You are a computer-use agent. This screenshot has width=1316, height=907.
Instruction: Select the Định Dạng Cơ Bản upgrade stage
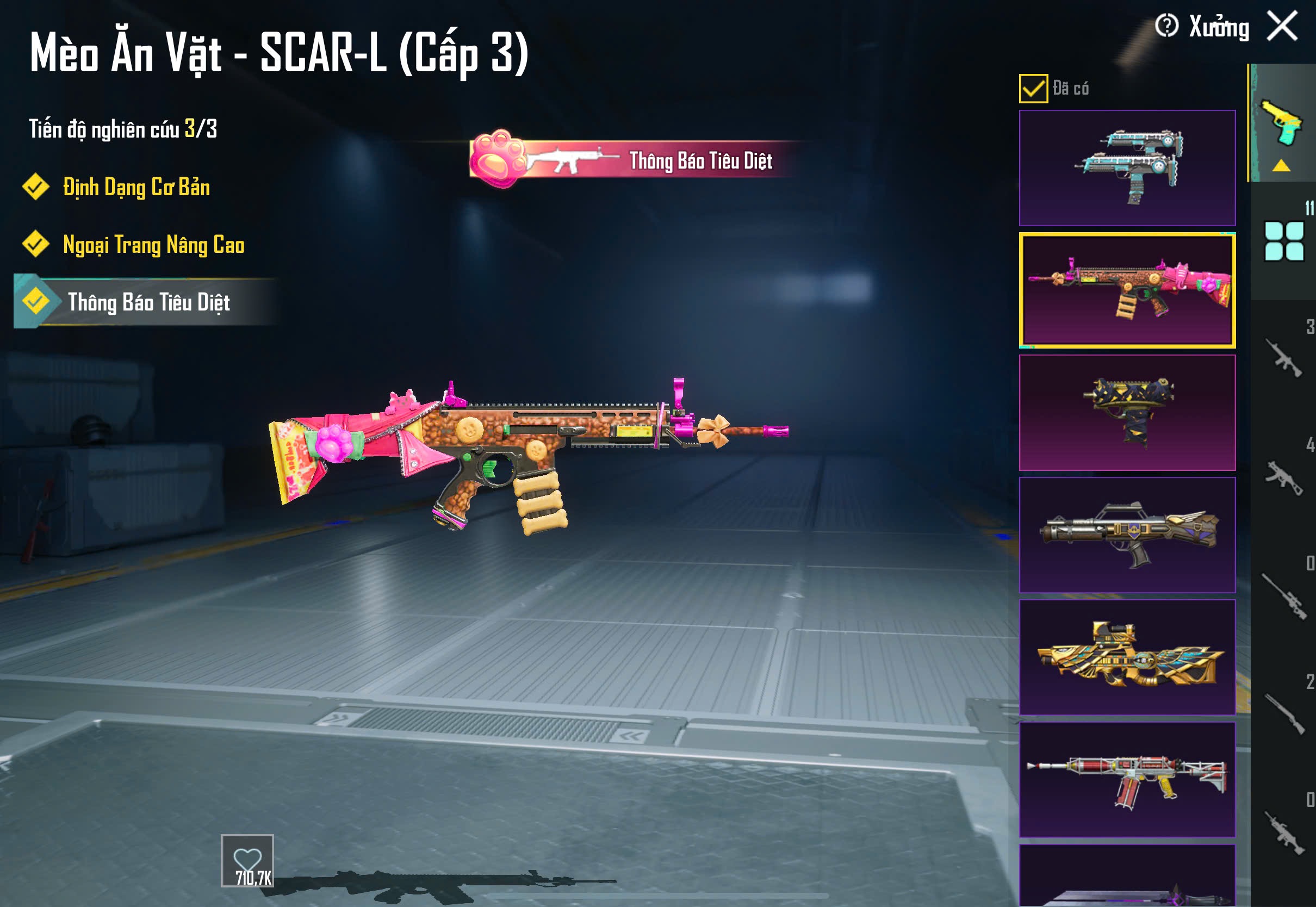pyautogui.click(x=136, y=187)
